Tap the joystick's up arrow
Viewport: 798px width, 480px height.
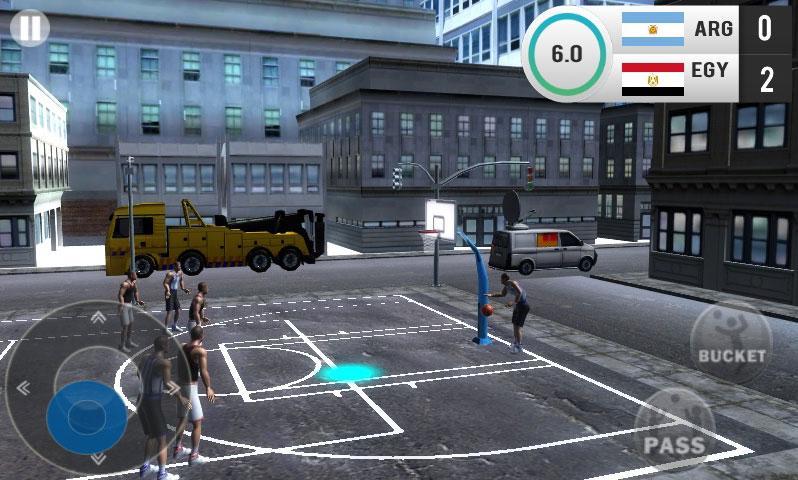coord(98,318)
